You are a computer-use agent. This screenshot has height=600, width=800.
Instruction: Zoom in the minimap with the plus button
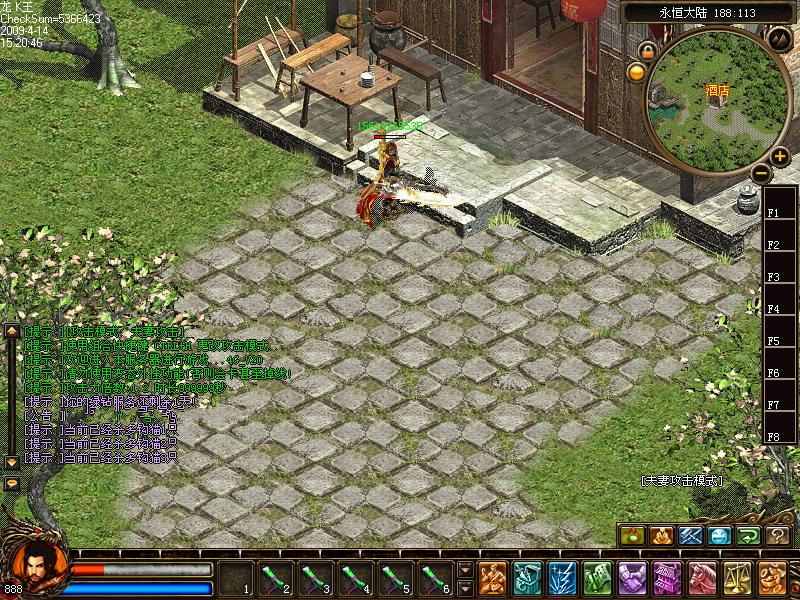click(x=779, y=156)
